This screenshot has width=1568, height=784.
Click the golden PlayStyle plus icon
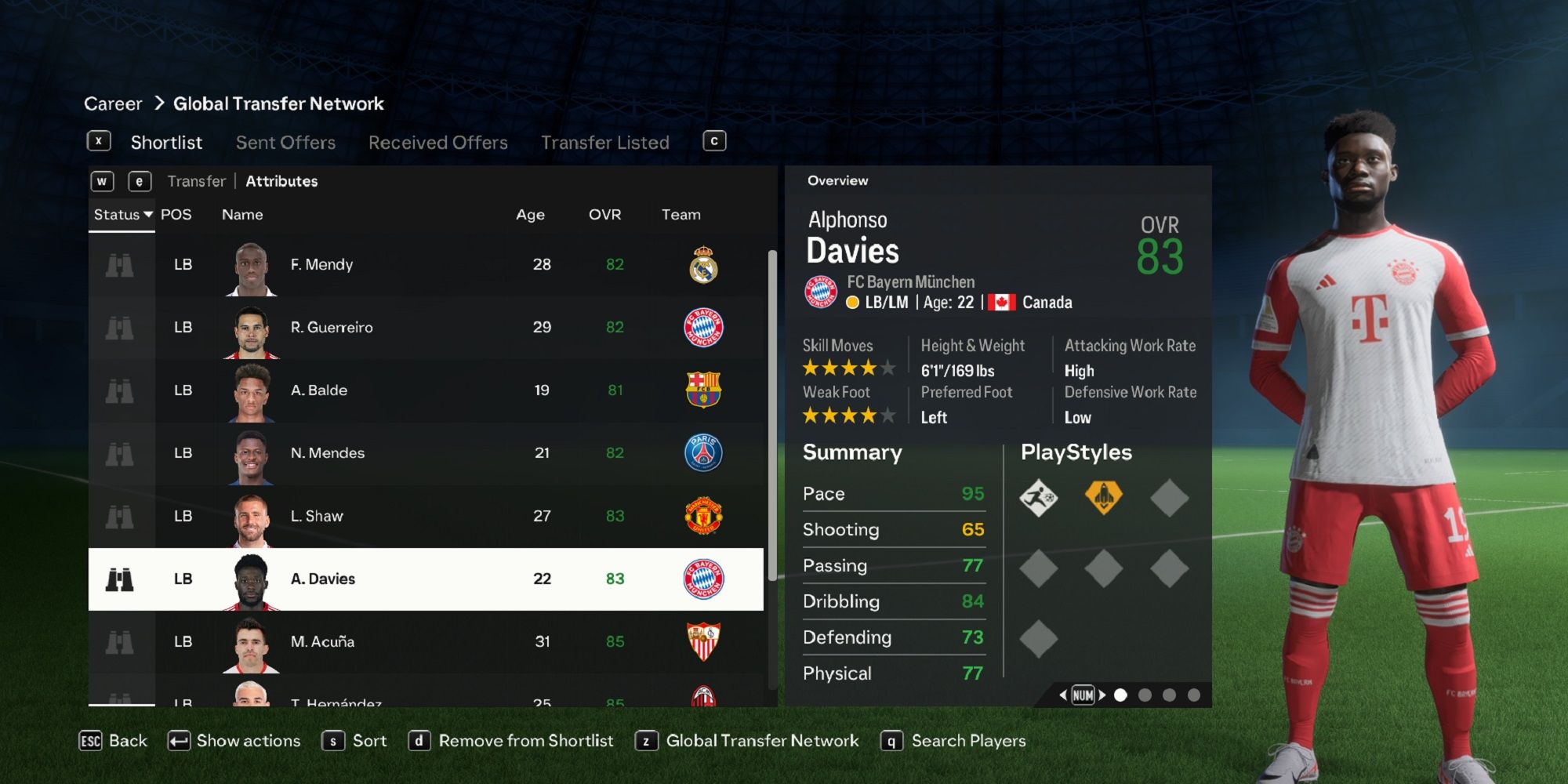click(1104, 496)
